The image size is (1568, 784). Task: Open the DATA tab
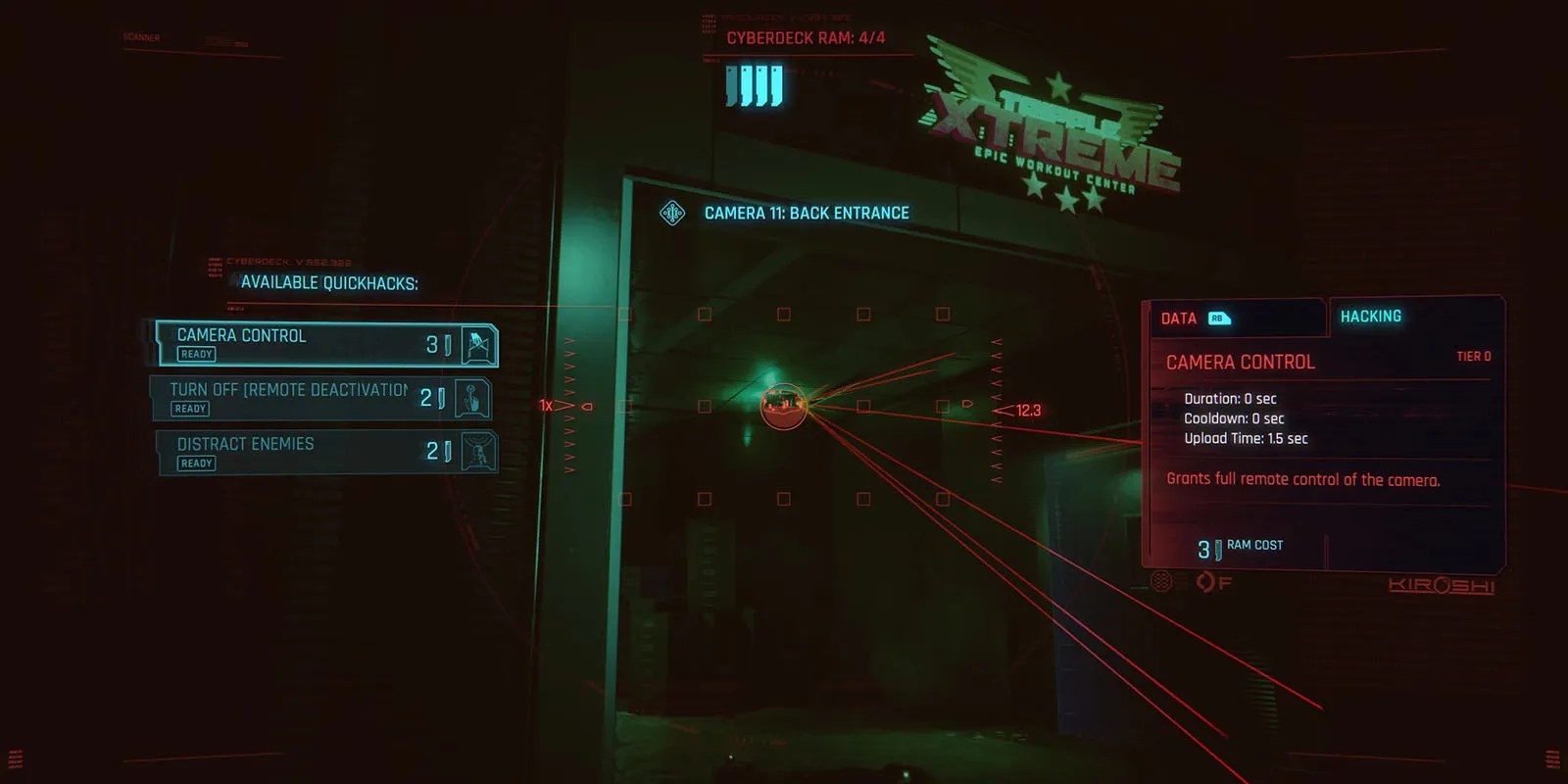1179,318
